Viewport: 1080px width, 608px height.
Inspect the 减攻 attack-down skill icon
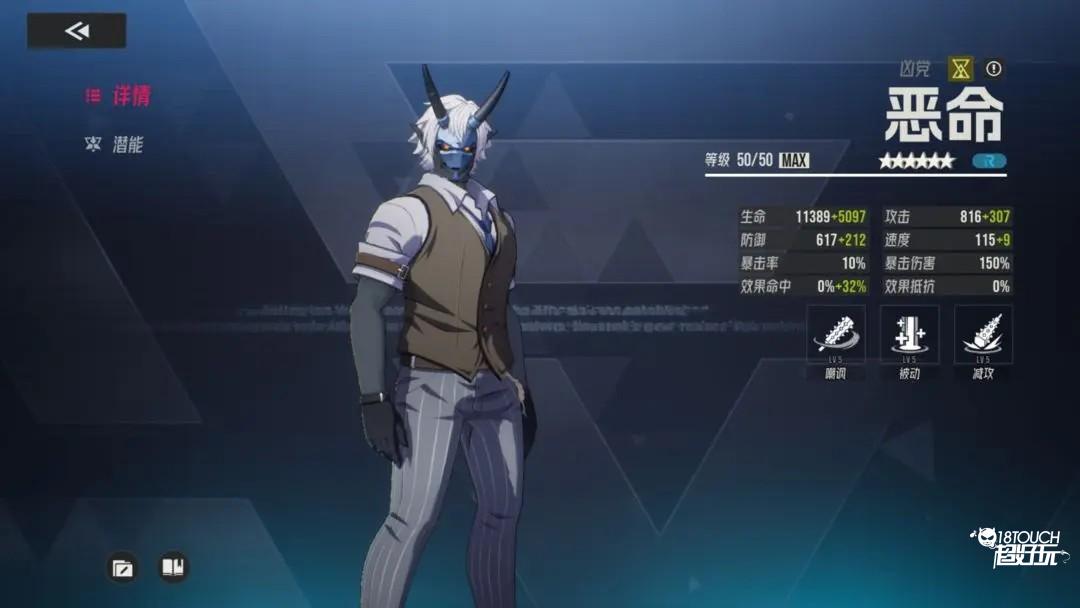[x=983, y=335]
